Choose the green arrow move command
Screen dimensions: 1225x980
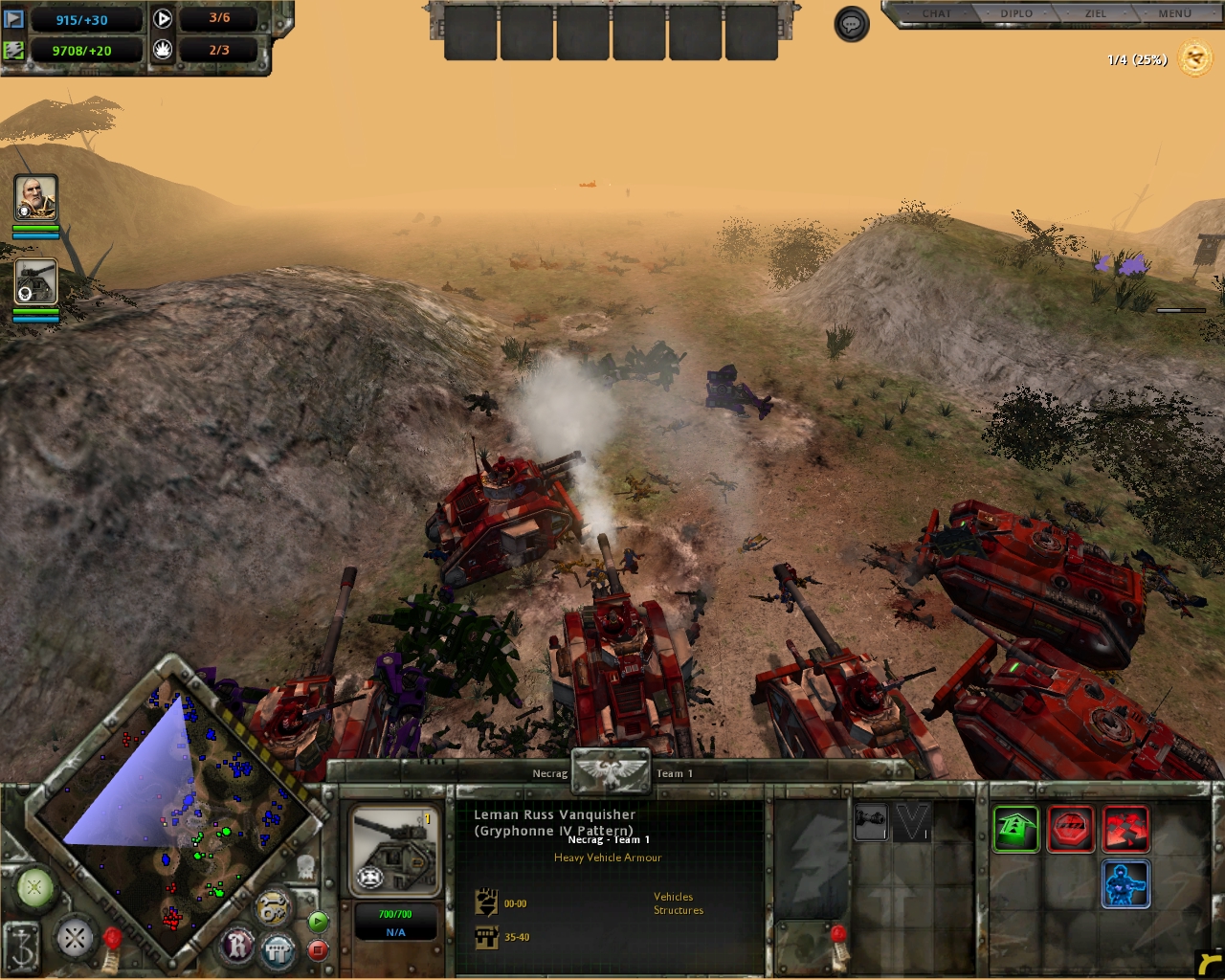click(x=1015, y=828)
